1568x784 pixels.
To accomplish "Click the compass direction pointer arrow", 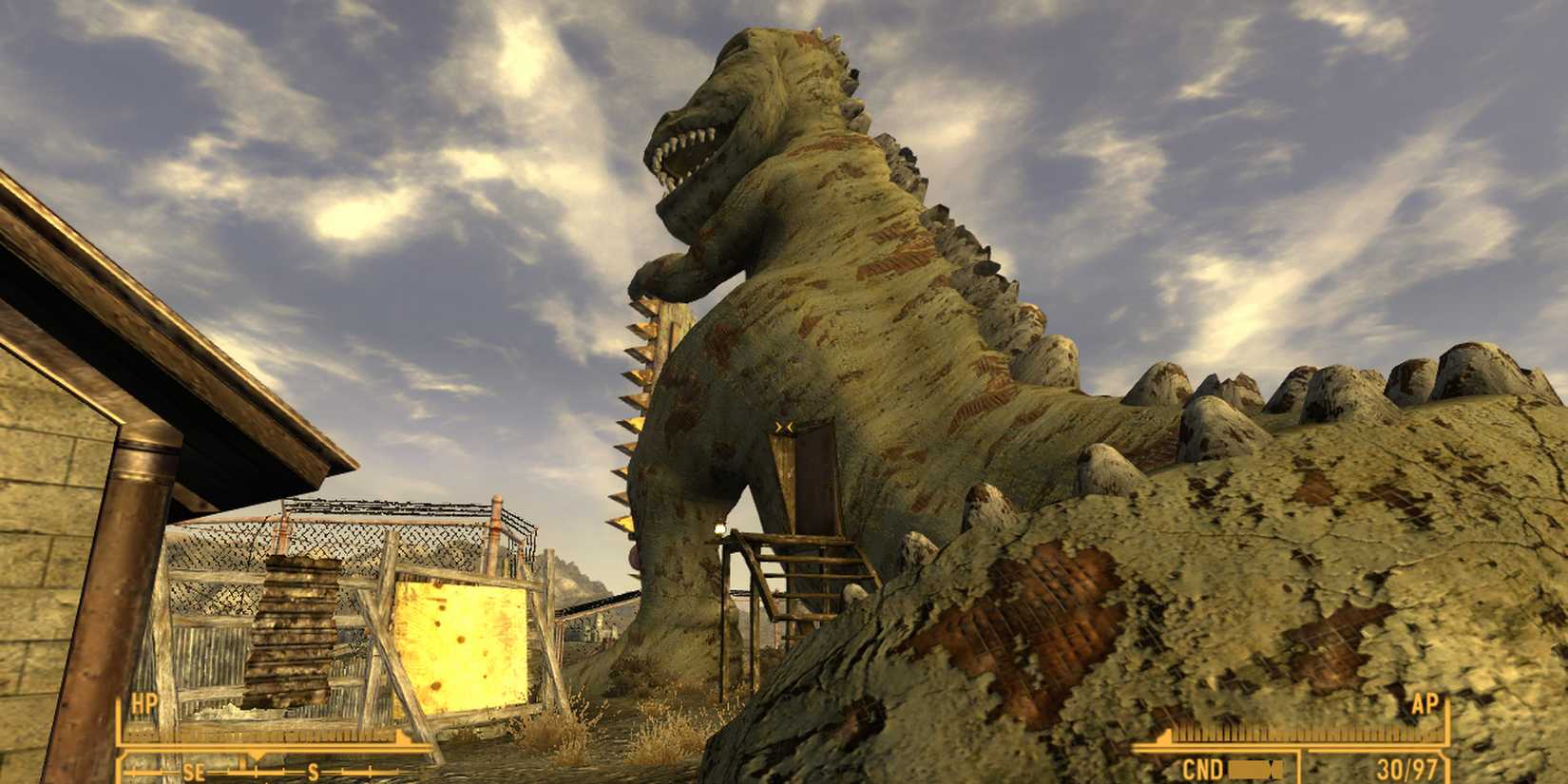I will click(x=258, y=755).
